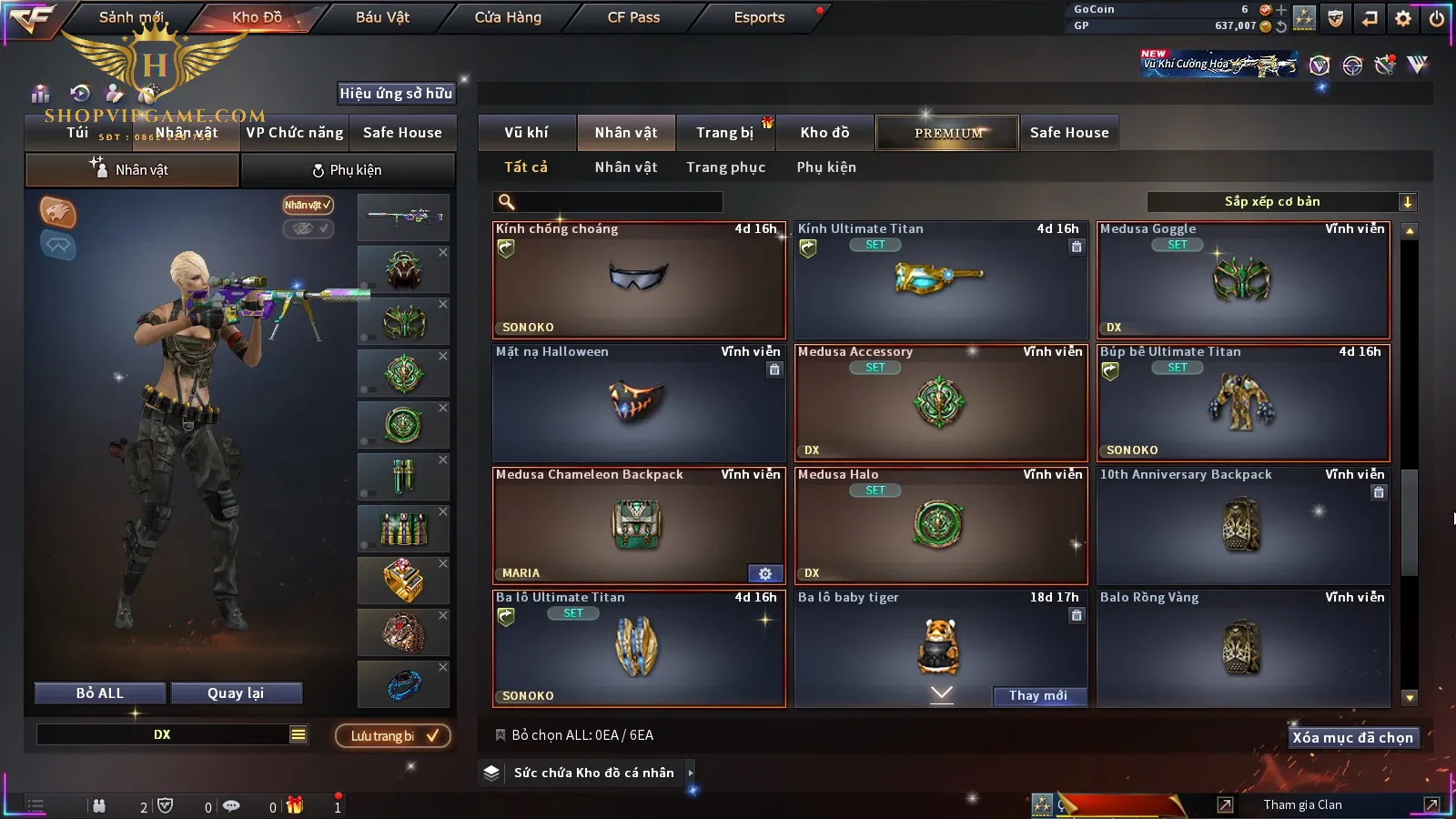The height and width of the screenshot is (819, 1456).
Task: Select the PREMIUM inventory tab
Action: pos(948,133)
